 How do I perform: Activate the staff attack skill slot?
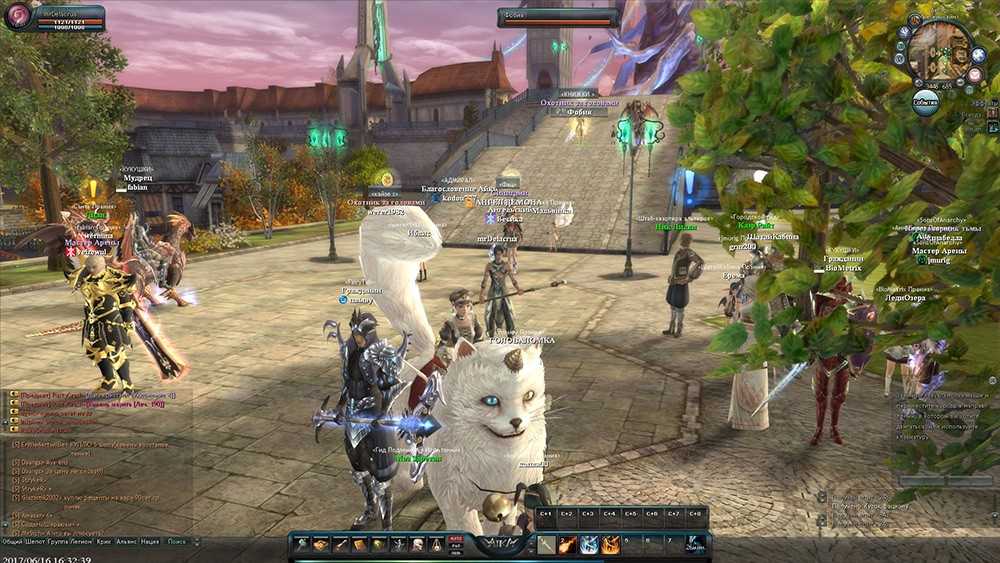point(546,545)
